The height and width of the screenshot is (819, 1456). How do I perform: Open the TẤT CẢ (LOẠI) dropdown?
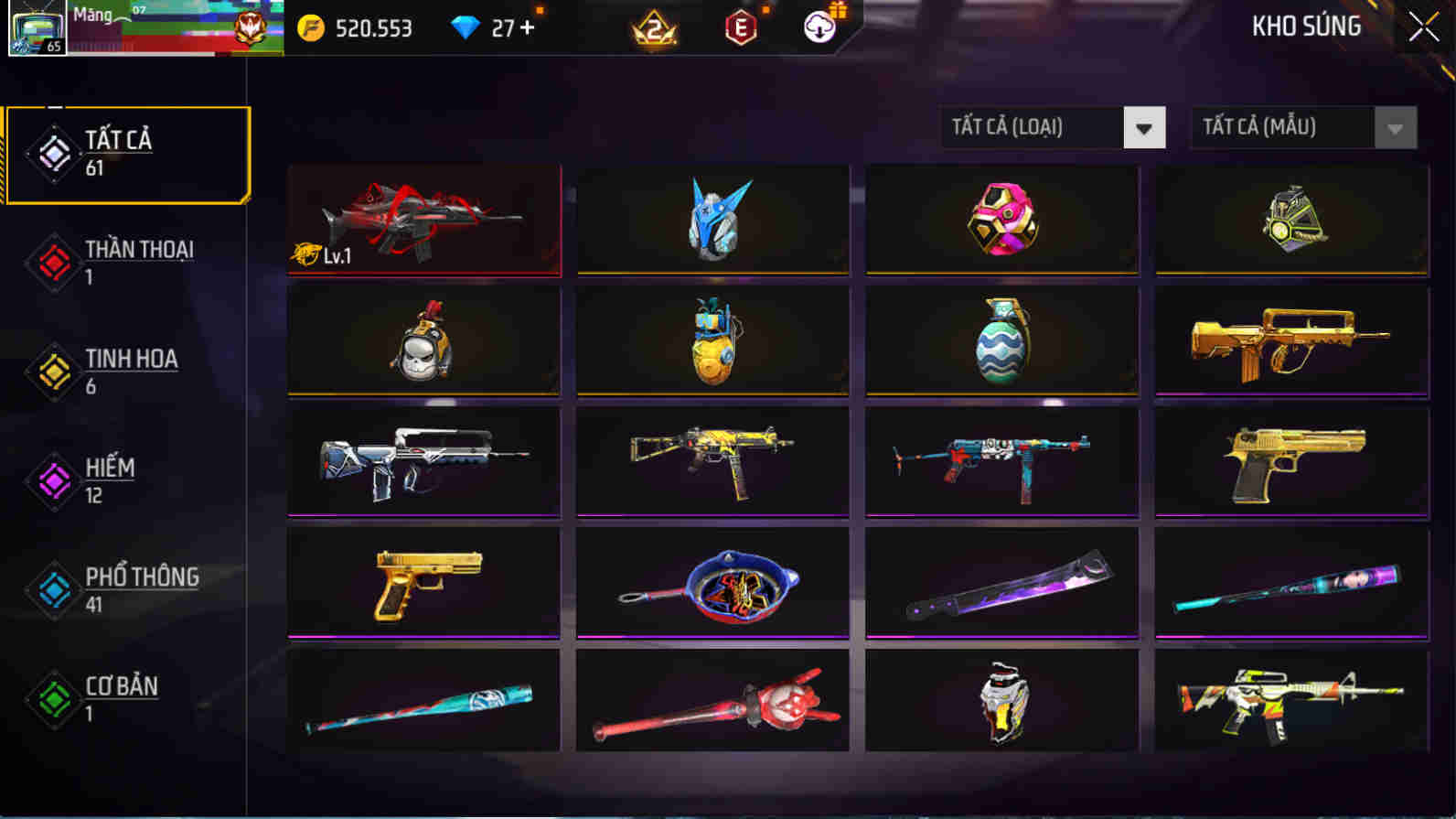[1052, 128]
